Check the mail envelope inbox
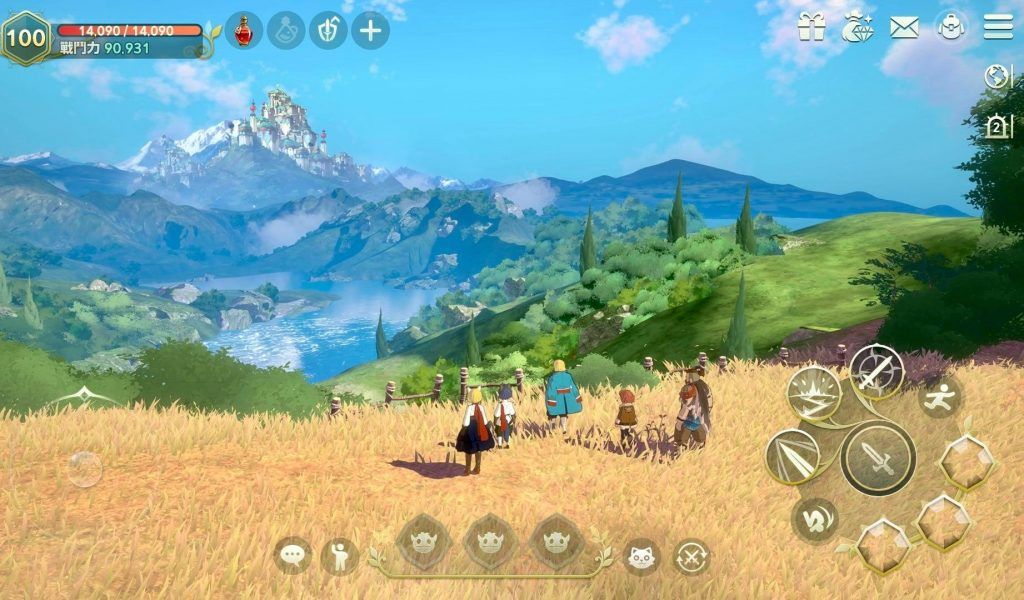This screenshot has height=600, width=1024. 904,28
